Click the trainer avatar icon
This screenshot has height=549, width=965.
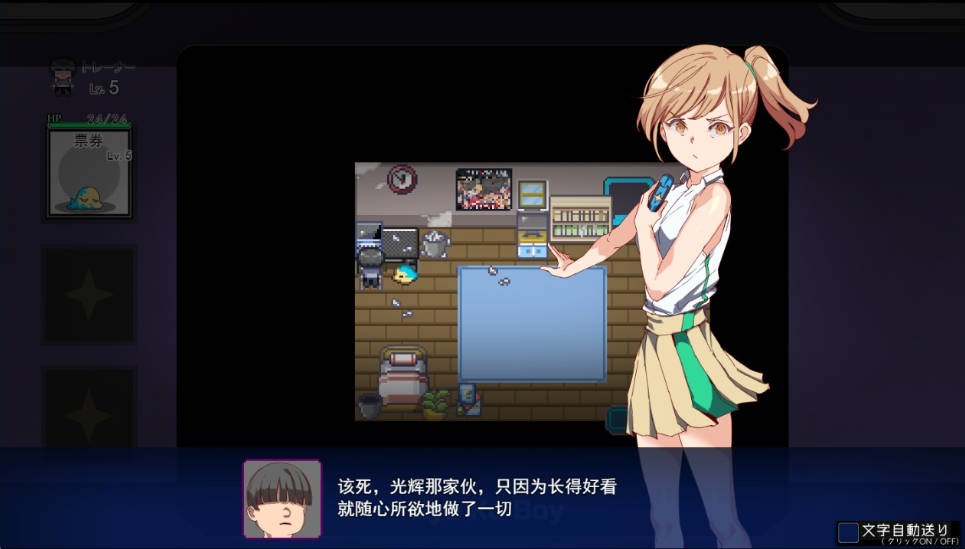coord(63,76)
